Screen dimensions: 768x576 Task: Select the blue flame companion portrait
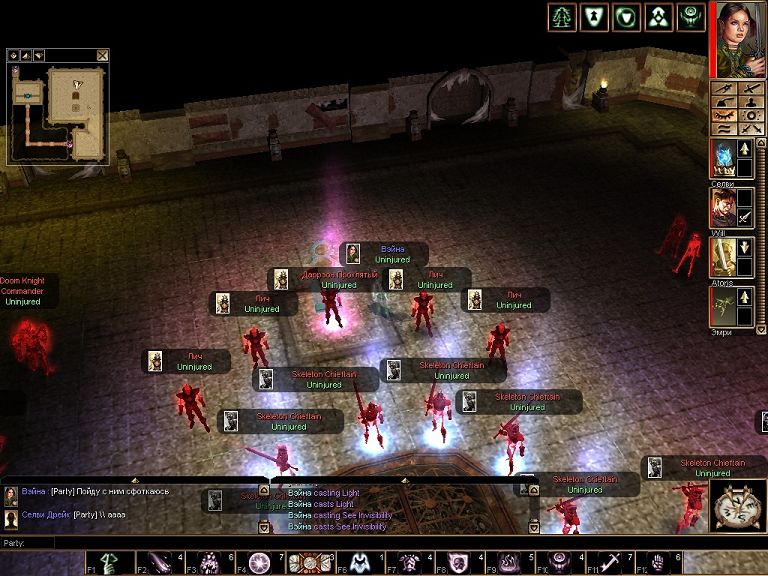[724, 158]
